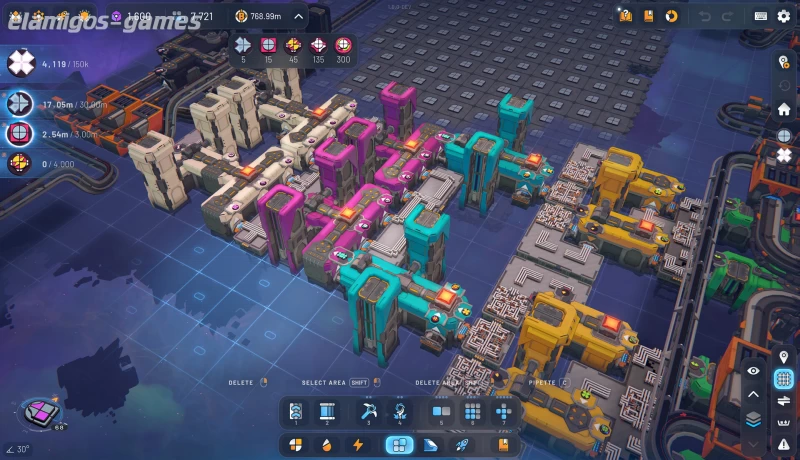Open the keyboard keybindings panel

[x=761, y=16]
